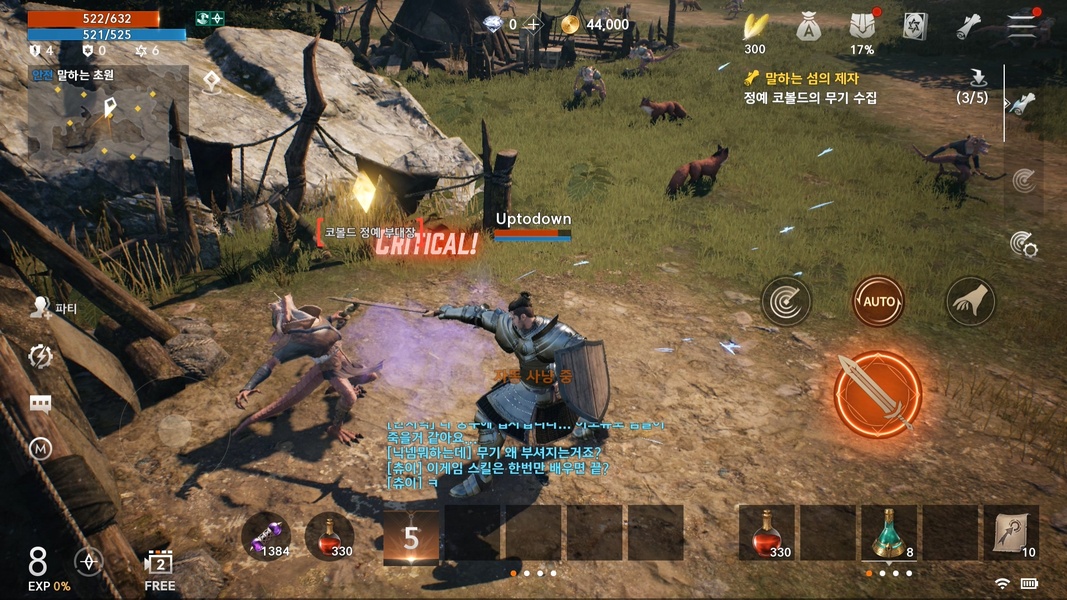The image size is (1067, 600).
Task: Open the chat speech bubble icon
Action: coord(40,403)
